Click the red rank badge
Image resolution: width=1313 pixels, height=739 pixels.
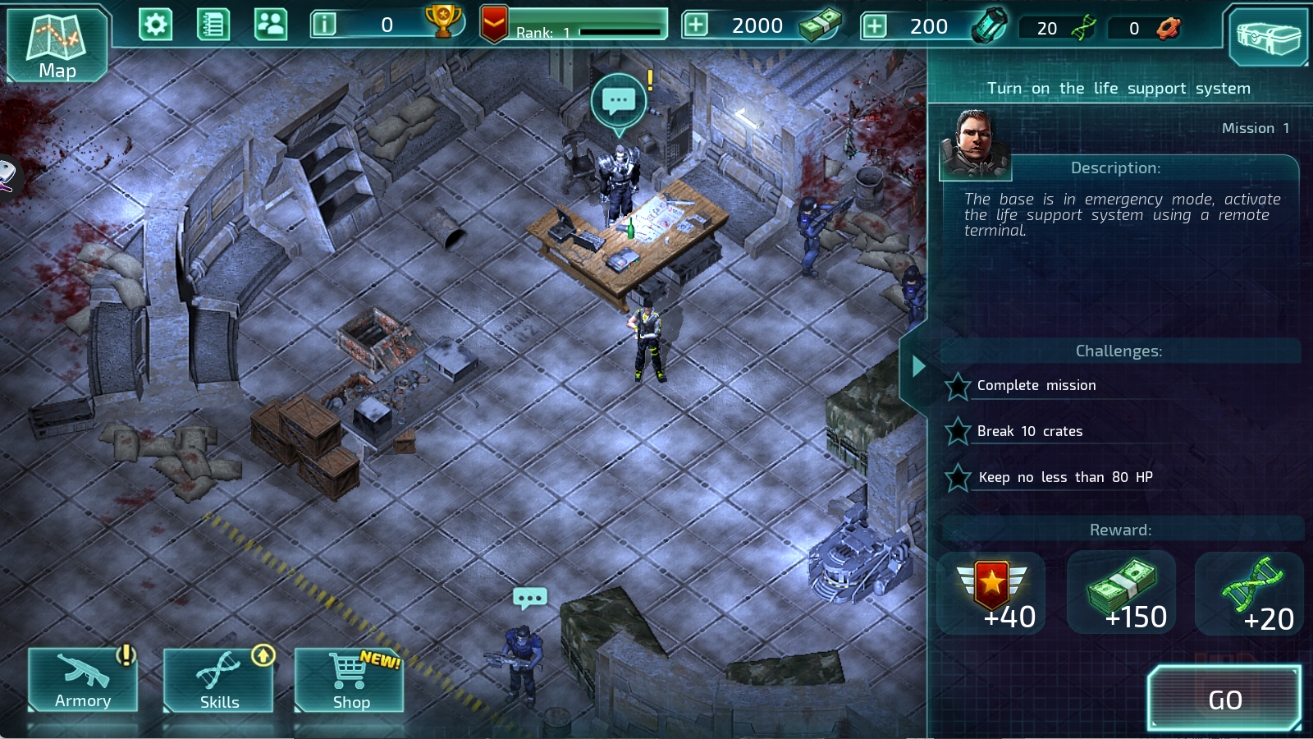[x=494, y=24]
